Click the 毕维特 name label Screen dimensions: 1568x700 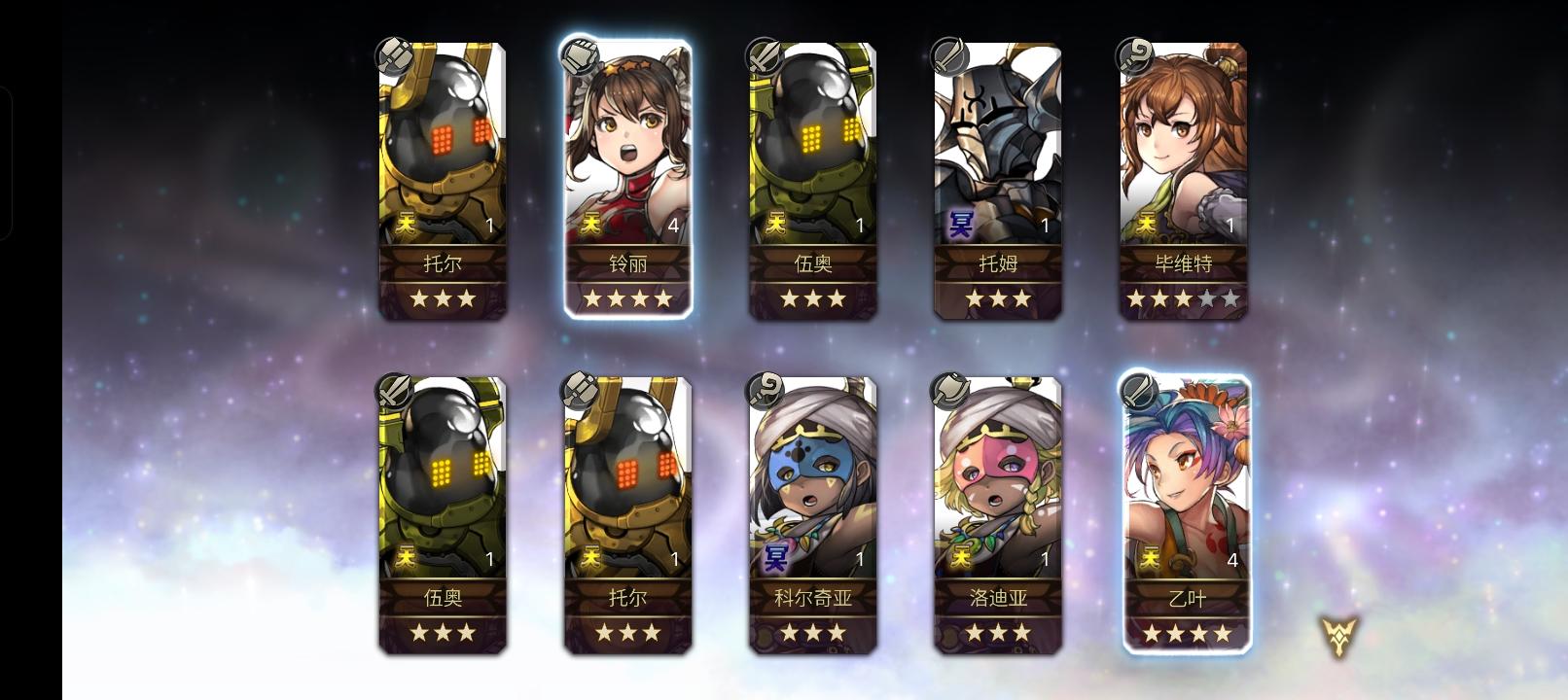coord(1182,262)
